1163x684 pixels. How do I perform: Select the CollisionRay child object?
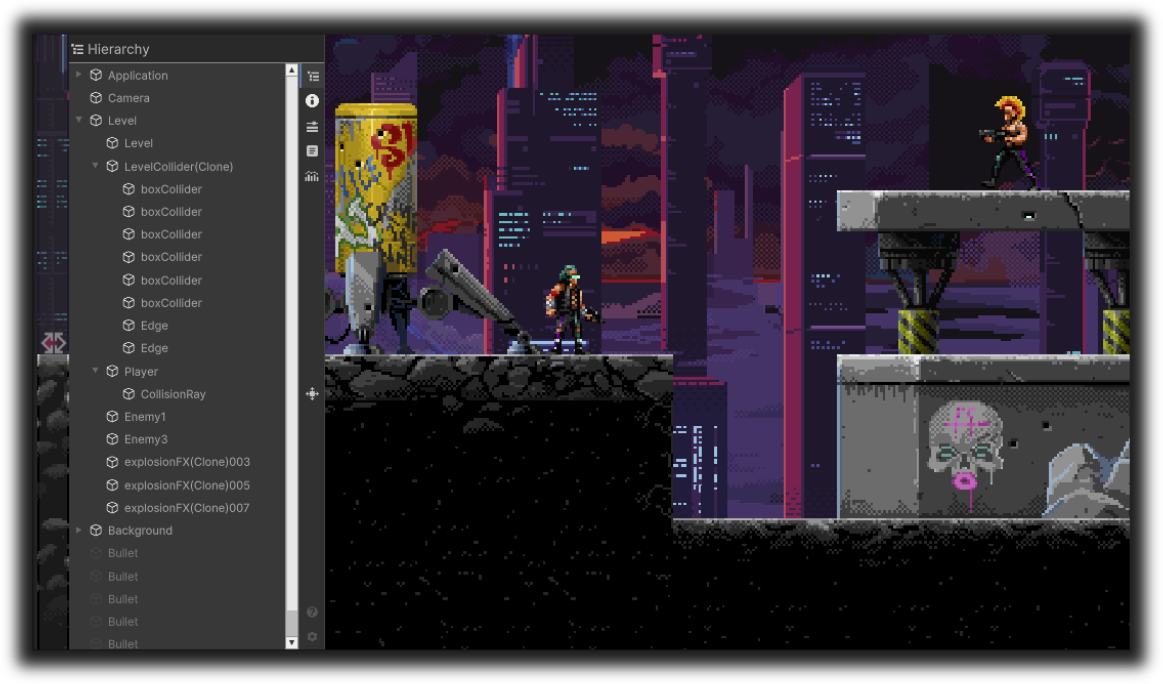173,394
